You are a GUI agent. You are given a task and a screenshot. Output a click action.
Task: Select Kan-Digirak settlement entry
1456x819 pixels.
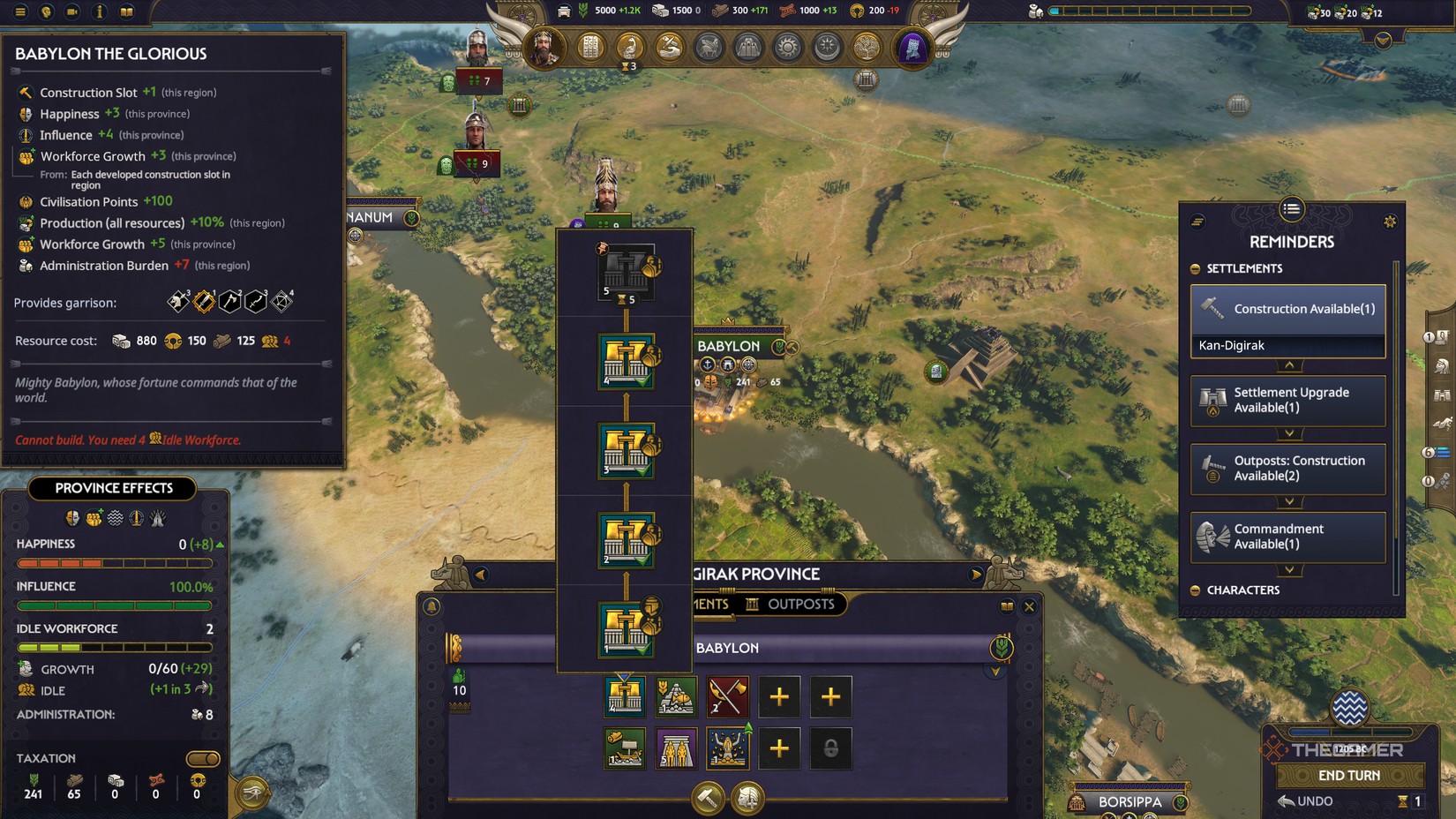(x=1287, y=346)
